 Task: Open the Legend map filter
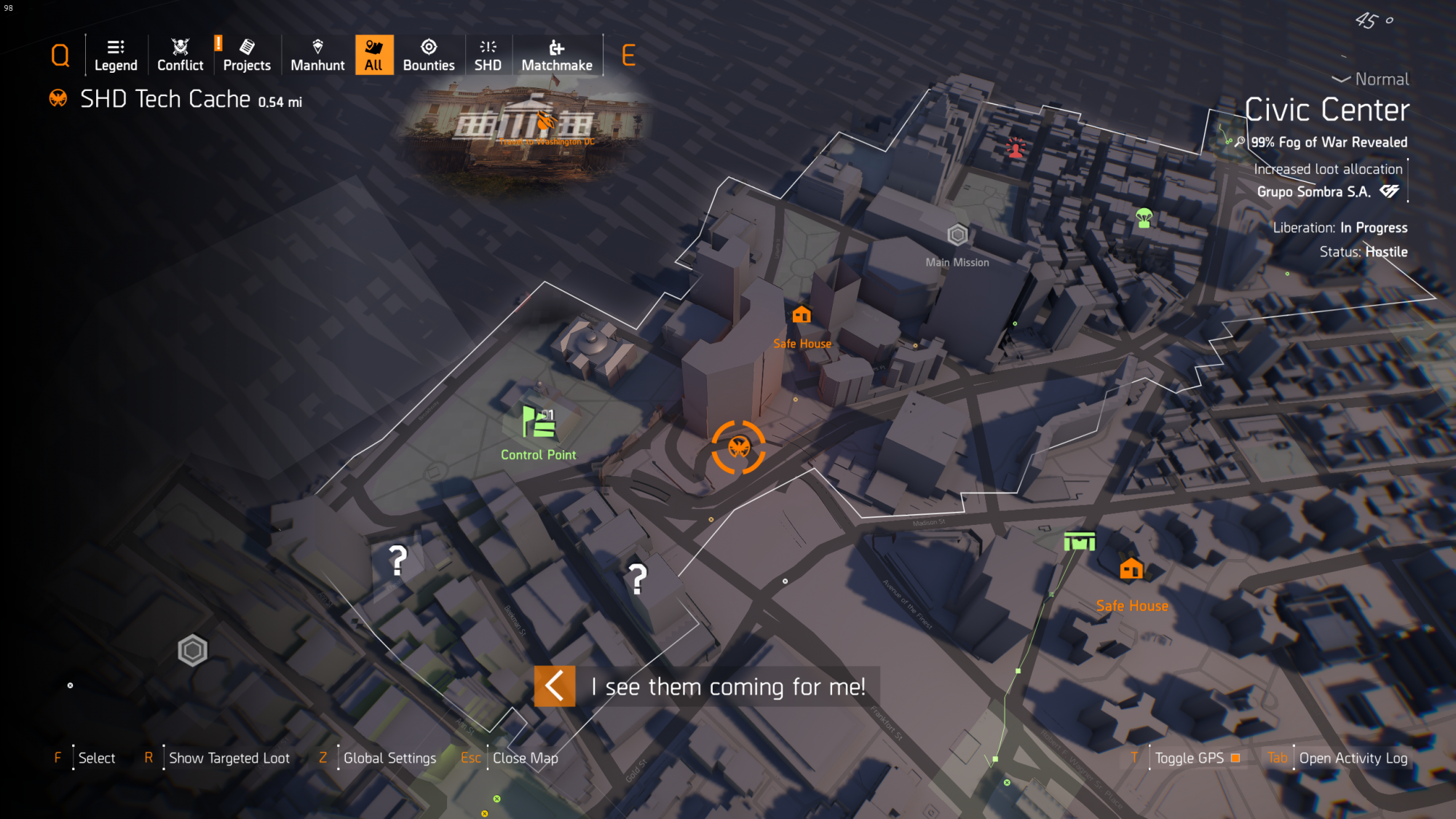(x=116, y=55)
